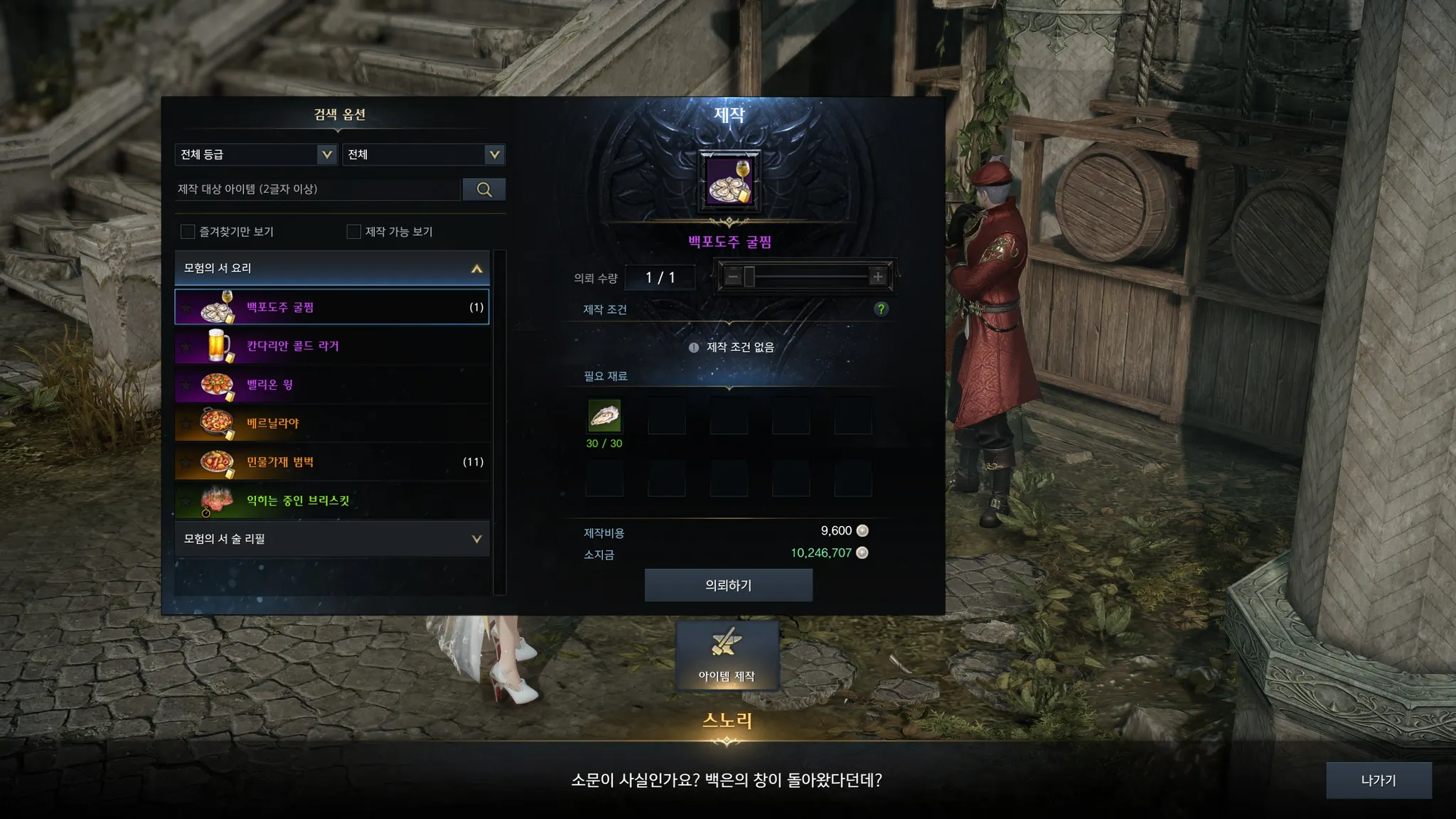Select the 민물가재 범벅 recipe

[332, 462]
